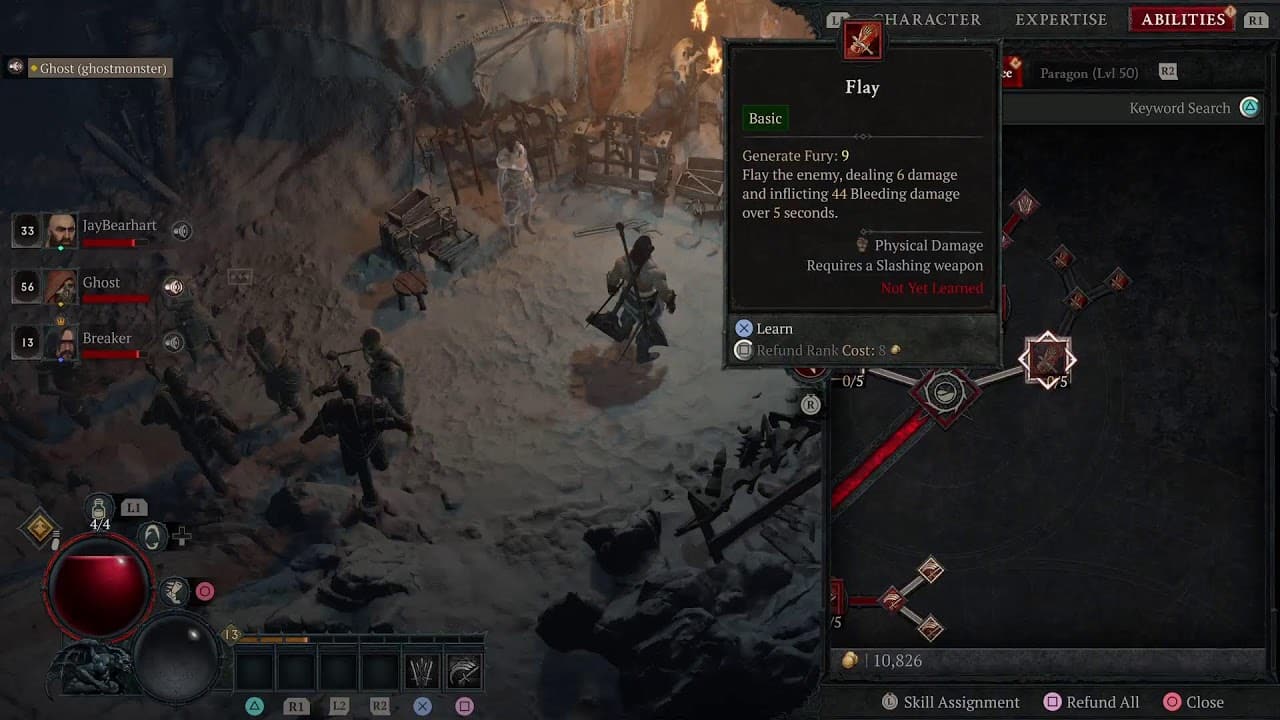Open the Keyword Search field
The image size is (1280, 720).
point(1180,108)
